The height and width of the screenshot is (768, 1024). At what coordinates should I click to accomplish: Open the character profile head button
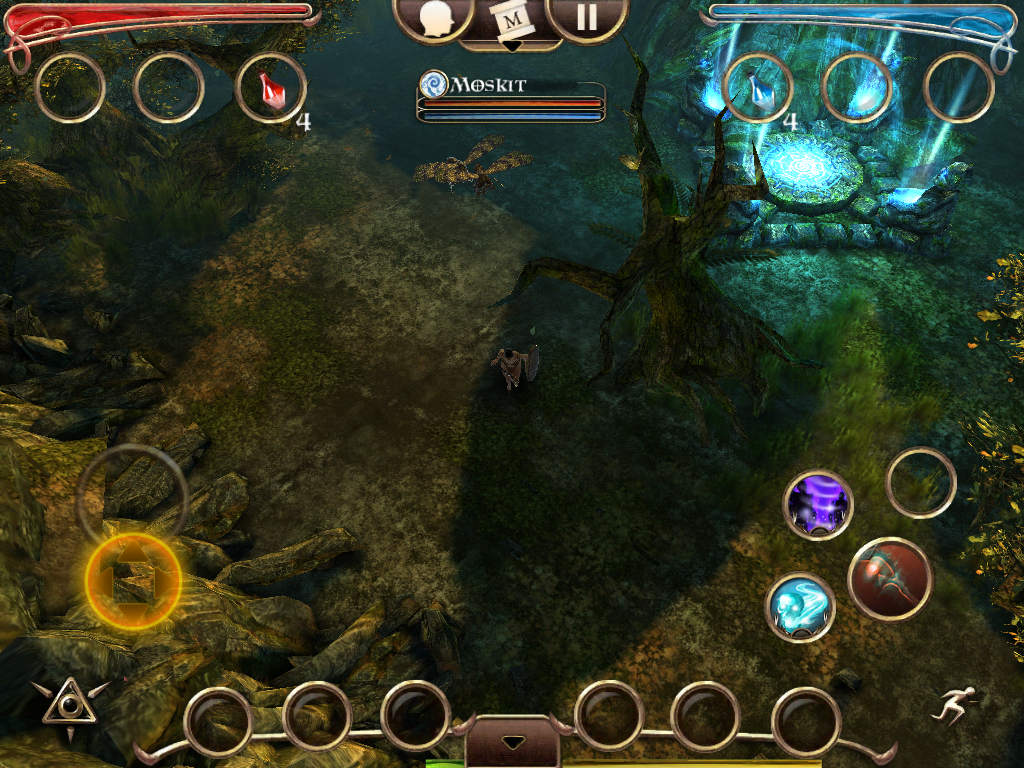coord(434,19)
